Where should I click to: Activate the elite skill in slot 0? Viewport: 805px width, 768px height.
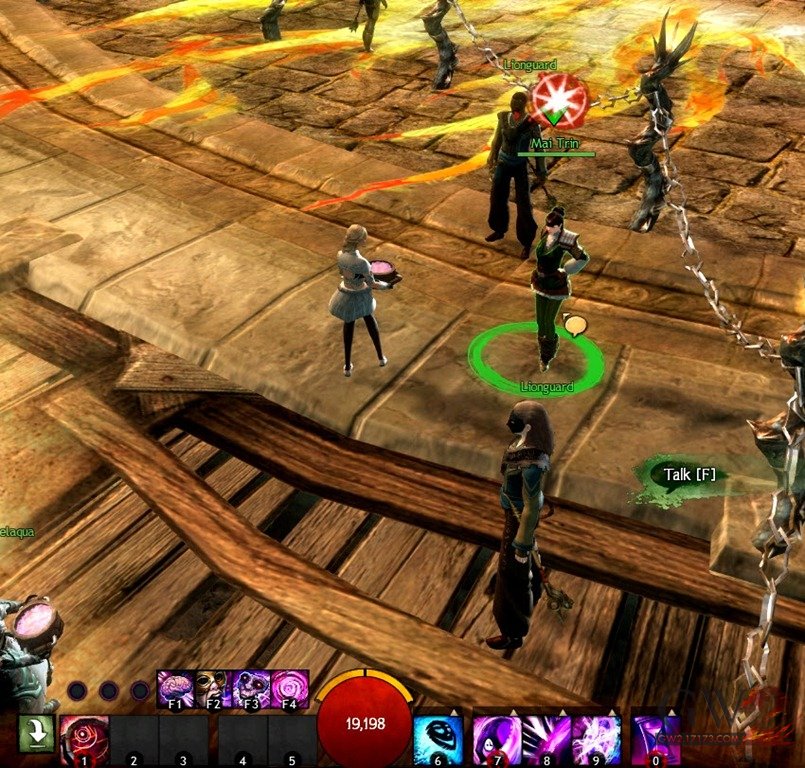tap(656, 739)
